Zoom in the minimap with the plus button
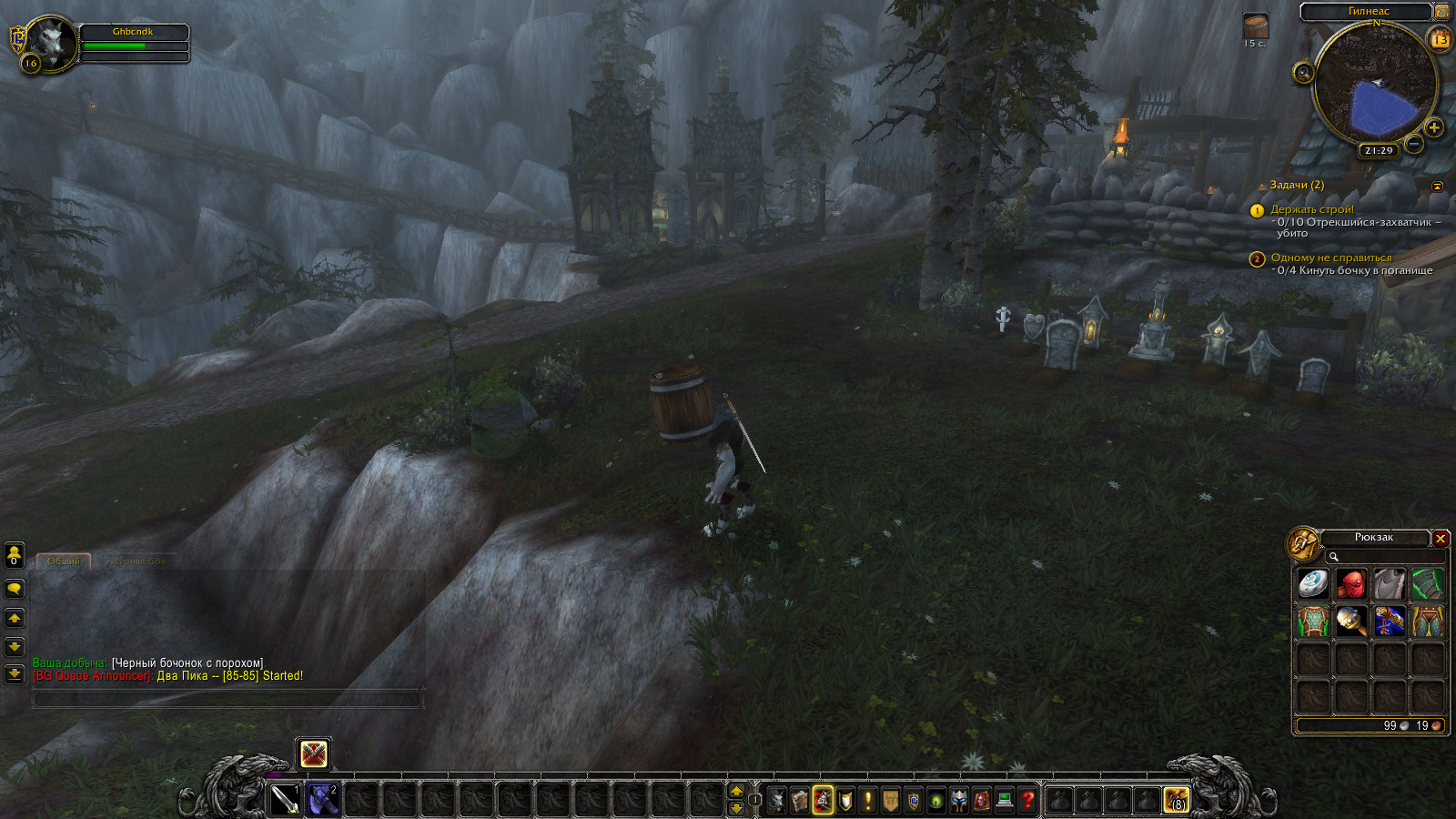This screenshot has height=819, width=1456. [x=1434, y=127]
